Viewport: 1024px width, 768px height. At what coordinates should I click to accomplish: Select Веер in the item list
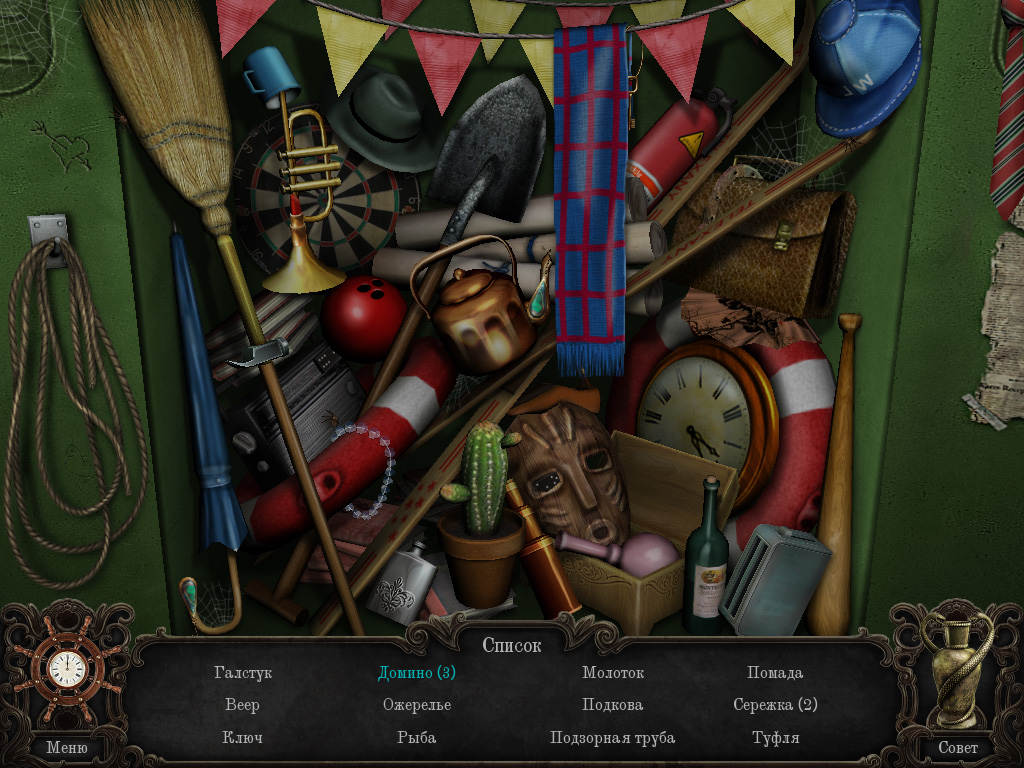242,705
